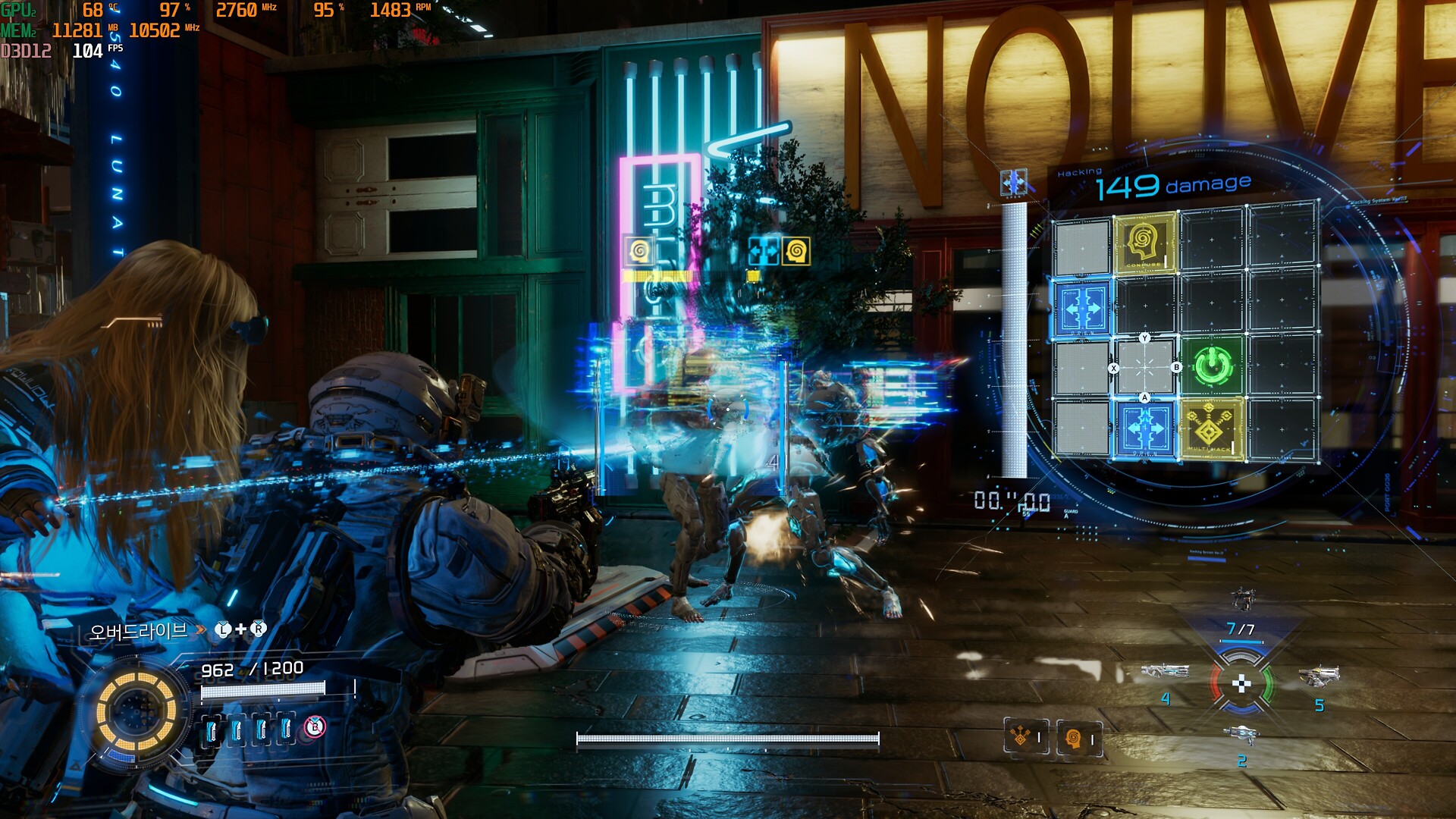Activate the green power node tile
Viewport: 1456px width, 819px height.
pyautogui.click(x=1211, y=366)
